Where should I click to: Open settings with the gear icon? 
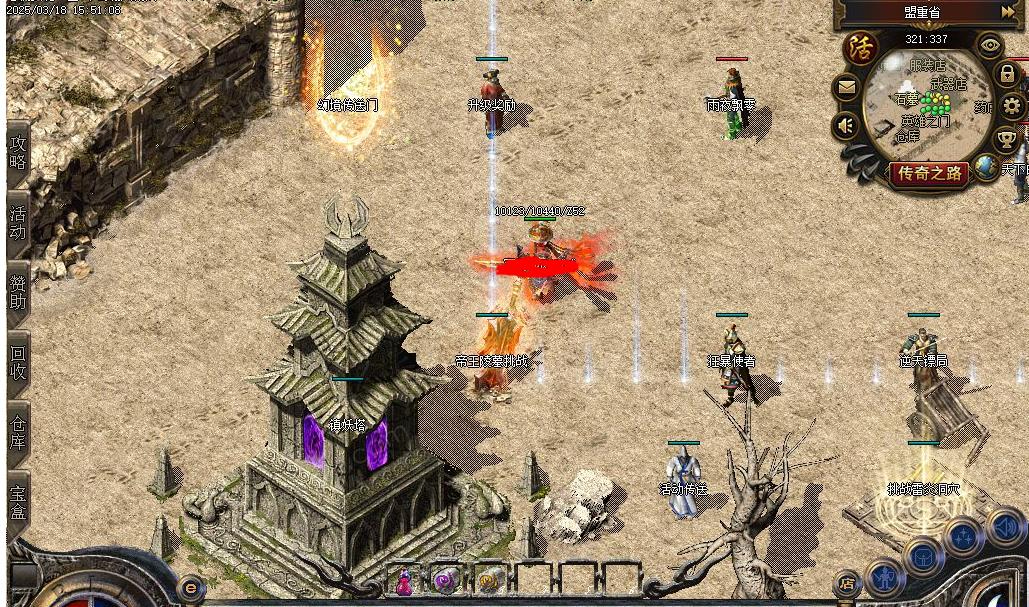pyautogui.click(x=1012, y=106)
